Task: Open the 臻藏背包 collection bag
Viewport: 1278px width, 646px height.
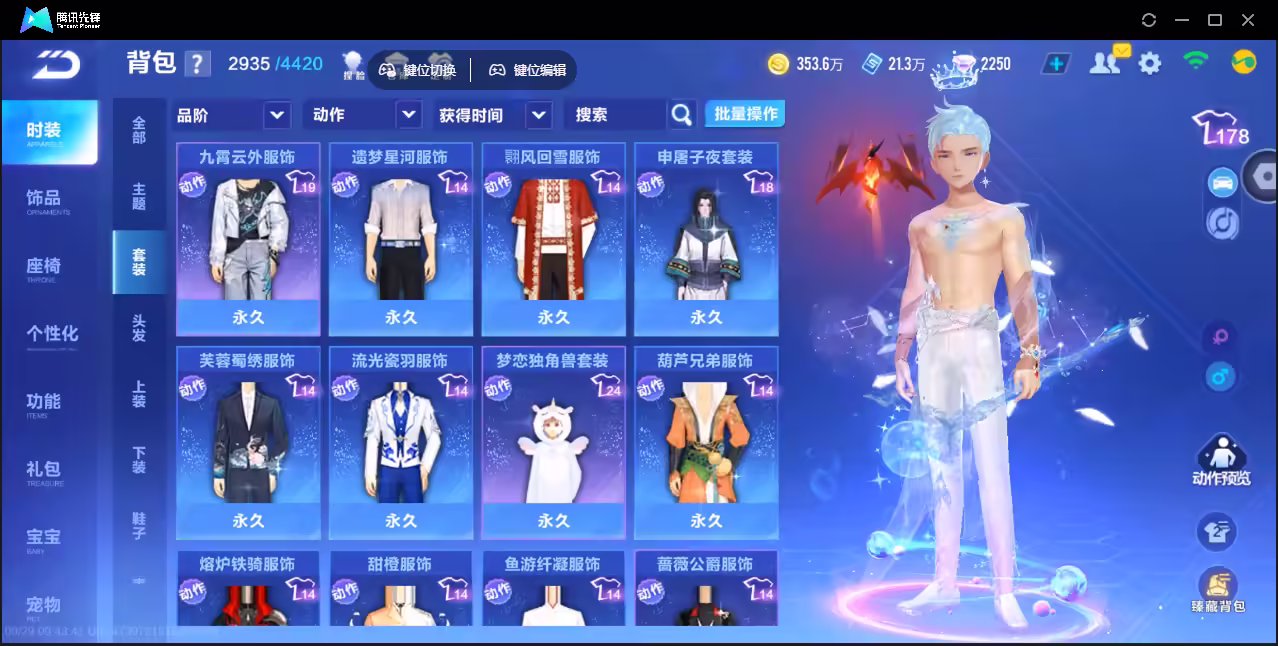Action: click(1217, 590)
